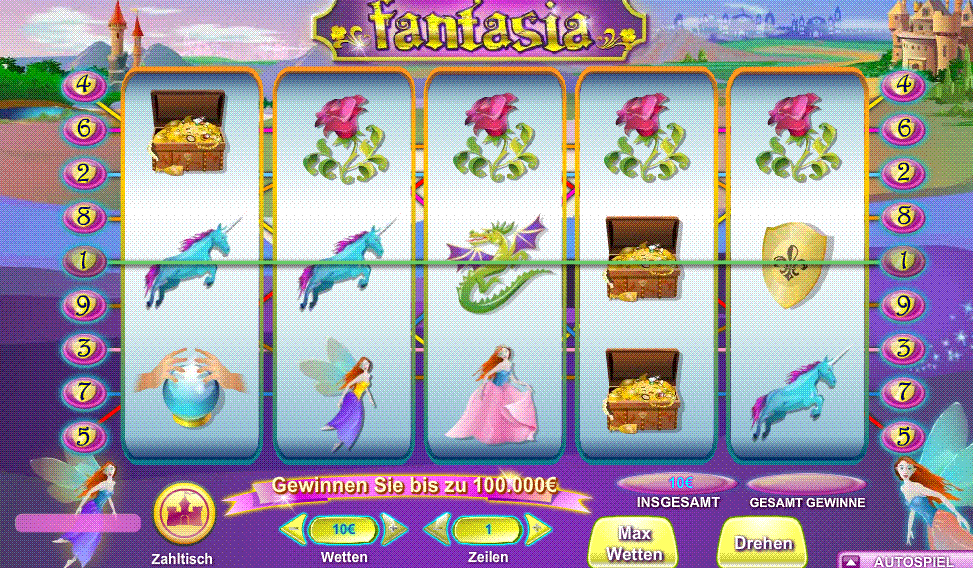Open the Zahltisch paytable castle button

[183, 514]
